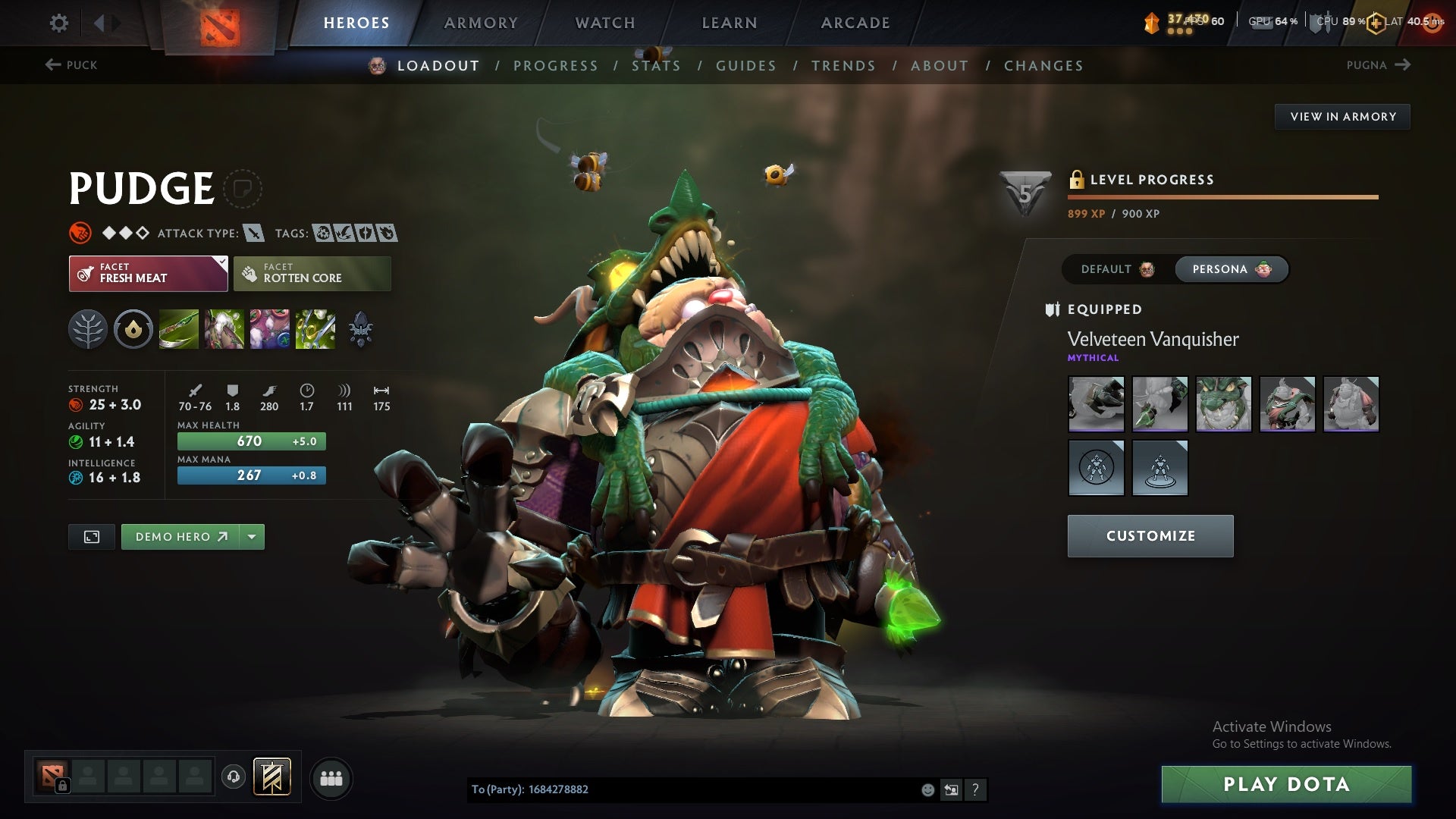Click the Level Progress XP bar

1221,196
